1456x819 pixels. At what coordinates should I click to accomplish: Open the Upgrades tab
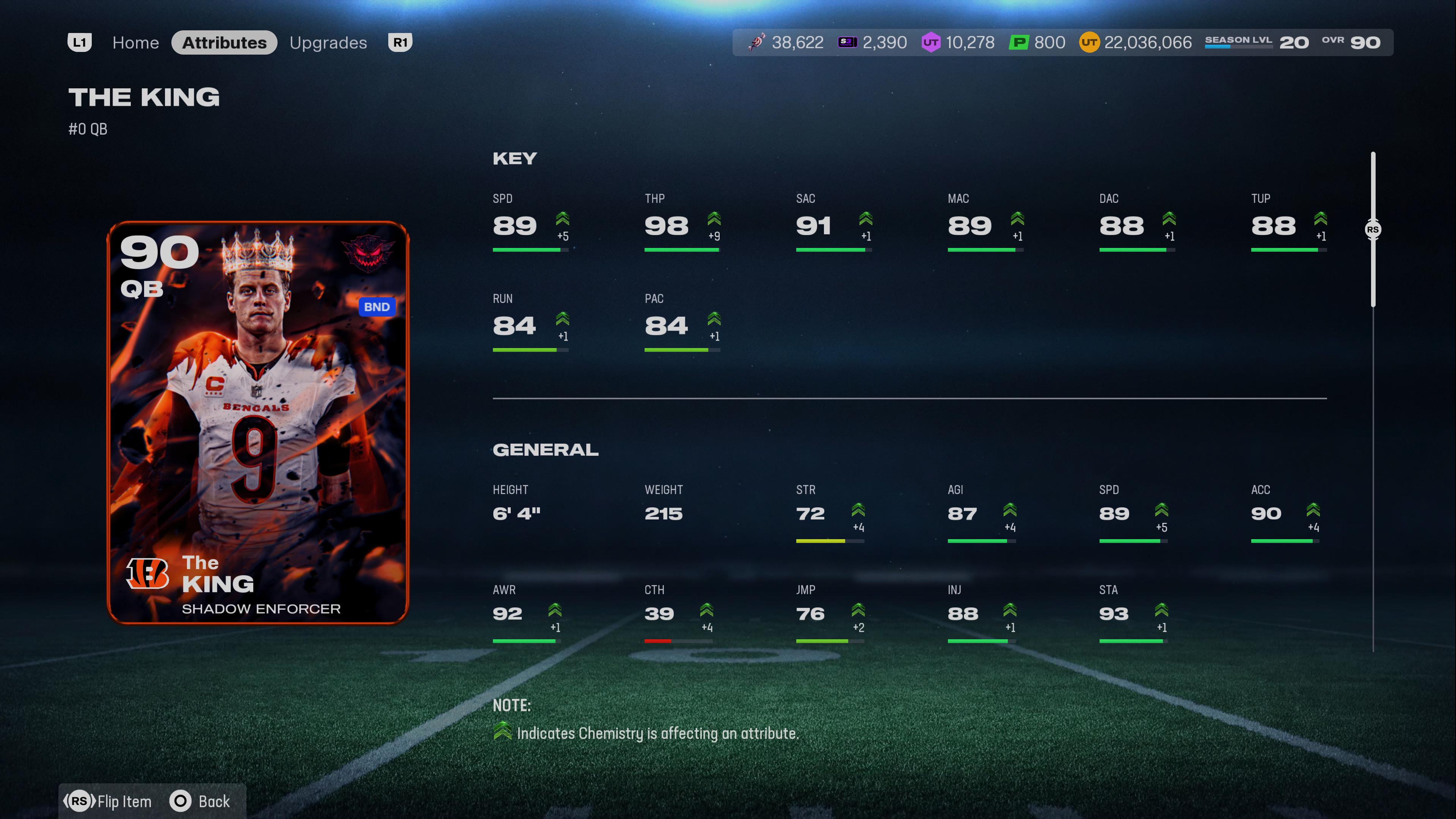coord(328,42)
